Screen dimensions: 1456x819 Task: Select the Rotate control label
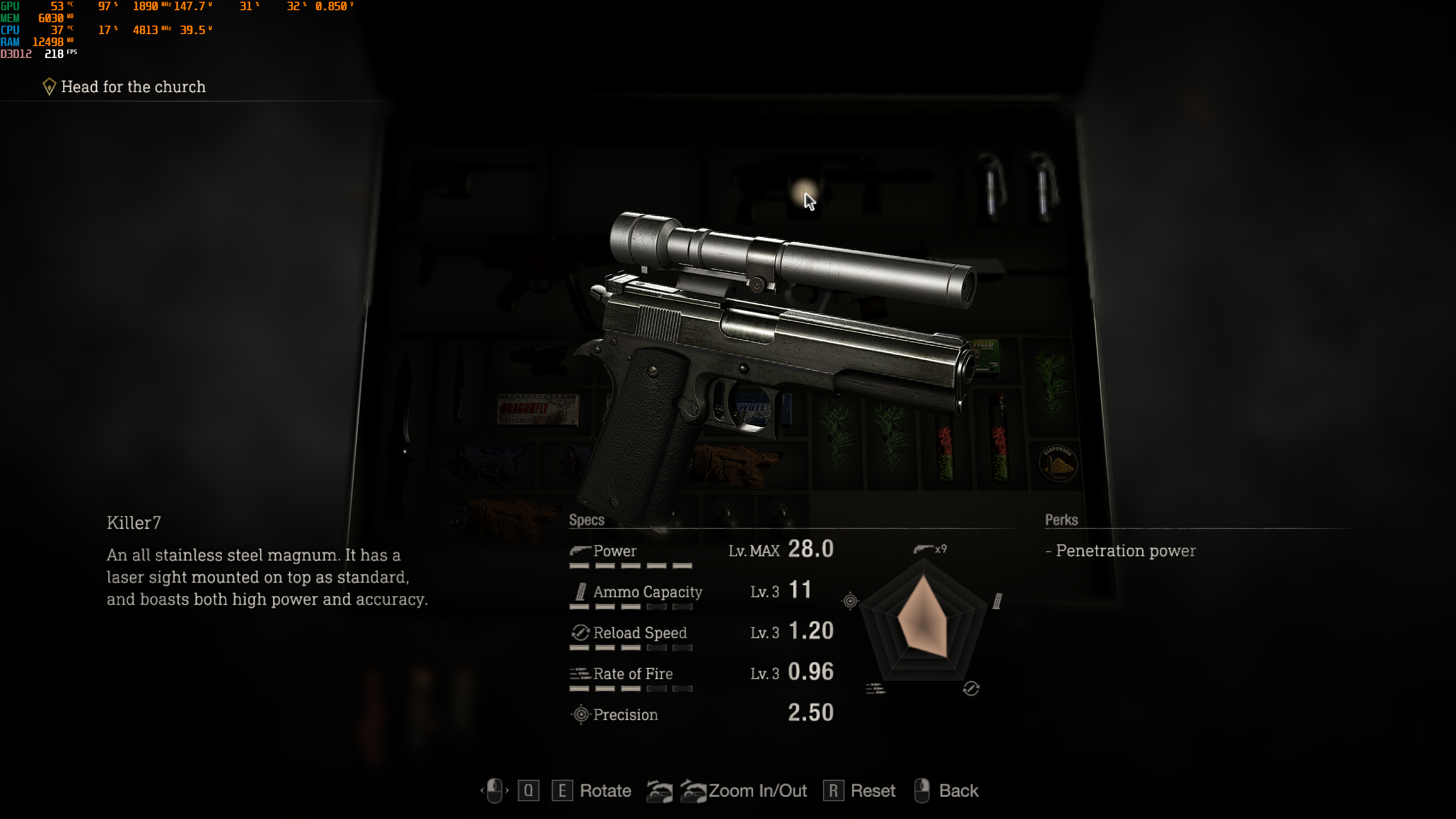pyautogui.click(x=605, y=791)
